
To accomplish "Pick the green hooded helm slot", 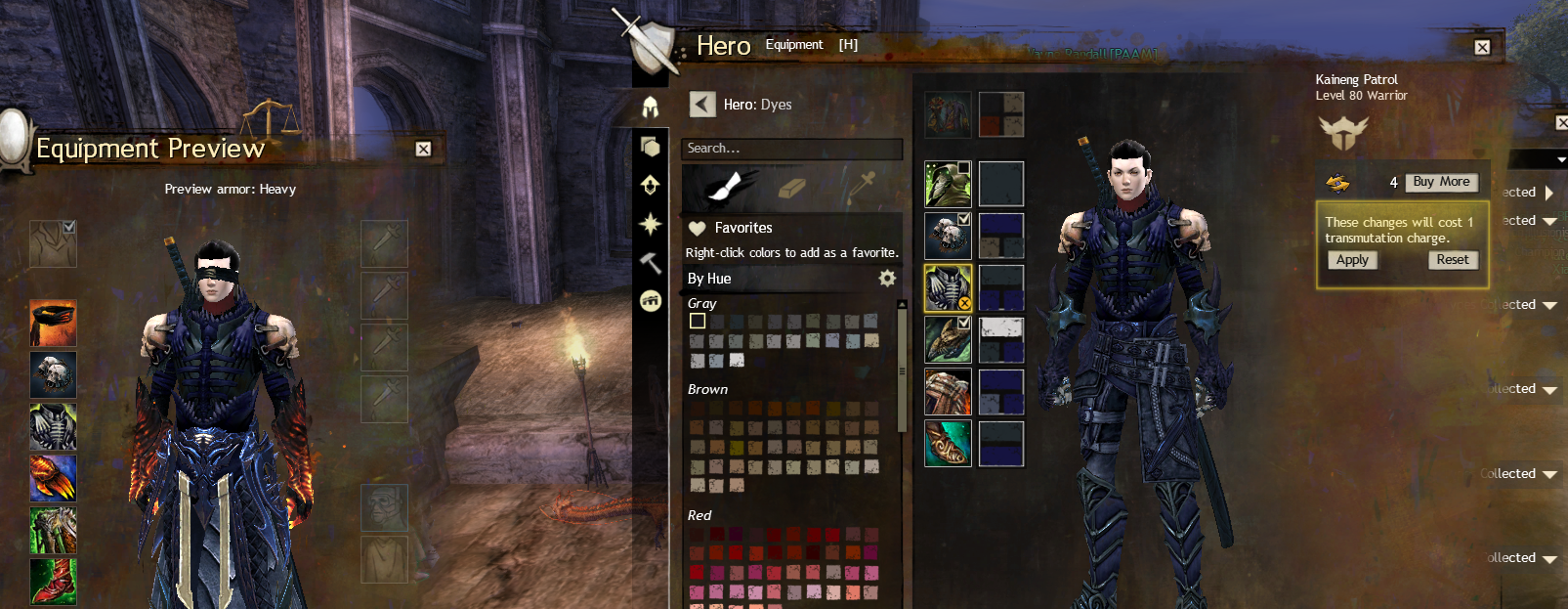I will point(948,184).
